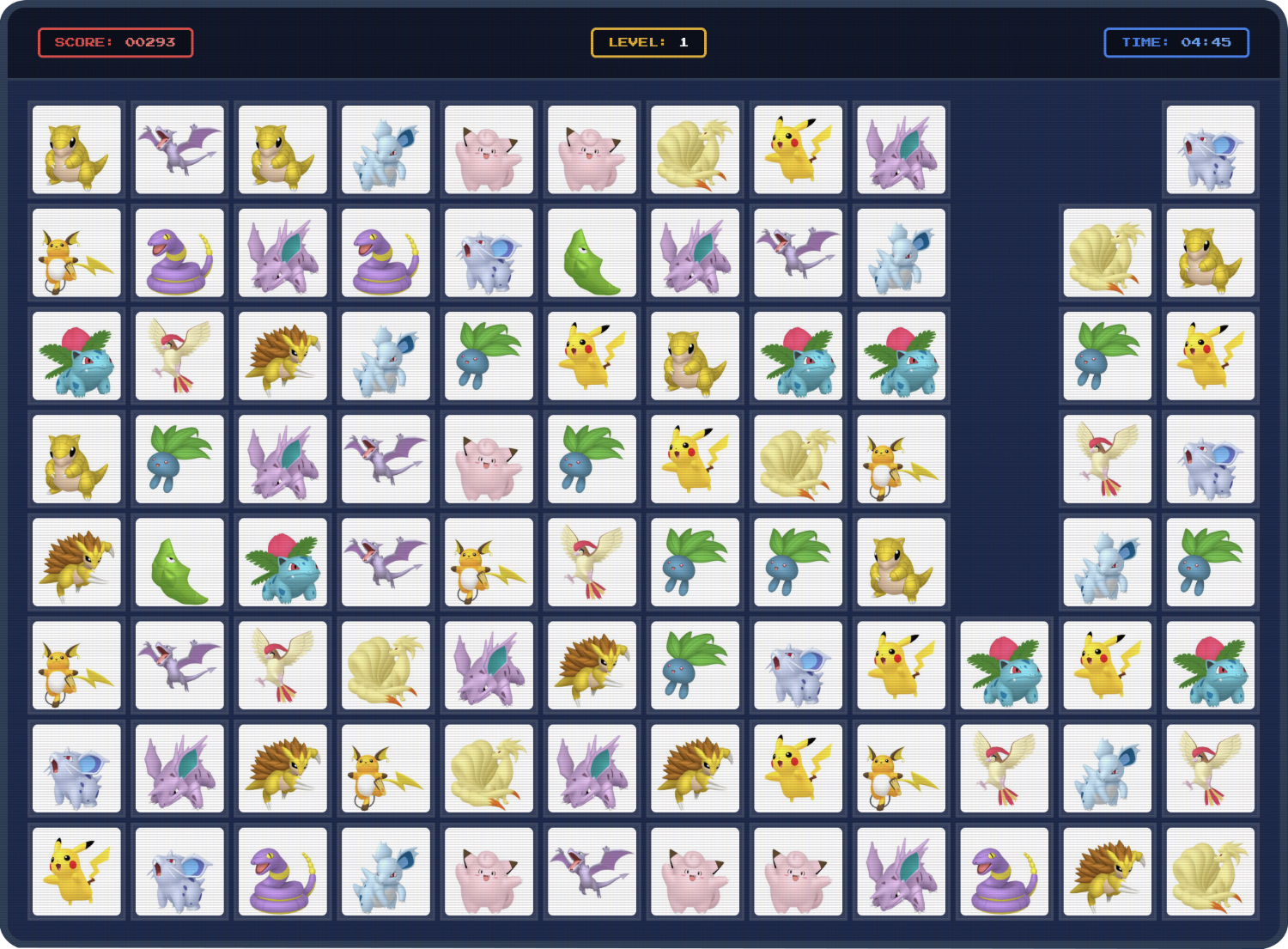Click the TIME: 04:45 countdown display
1288x949 pixels.
click(x=1176, y=42)
